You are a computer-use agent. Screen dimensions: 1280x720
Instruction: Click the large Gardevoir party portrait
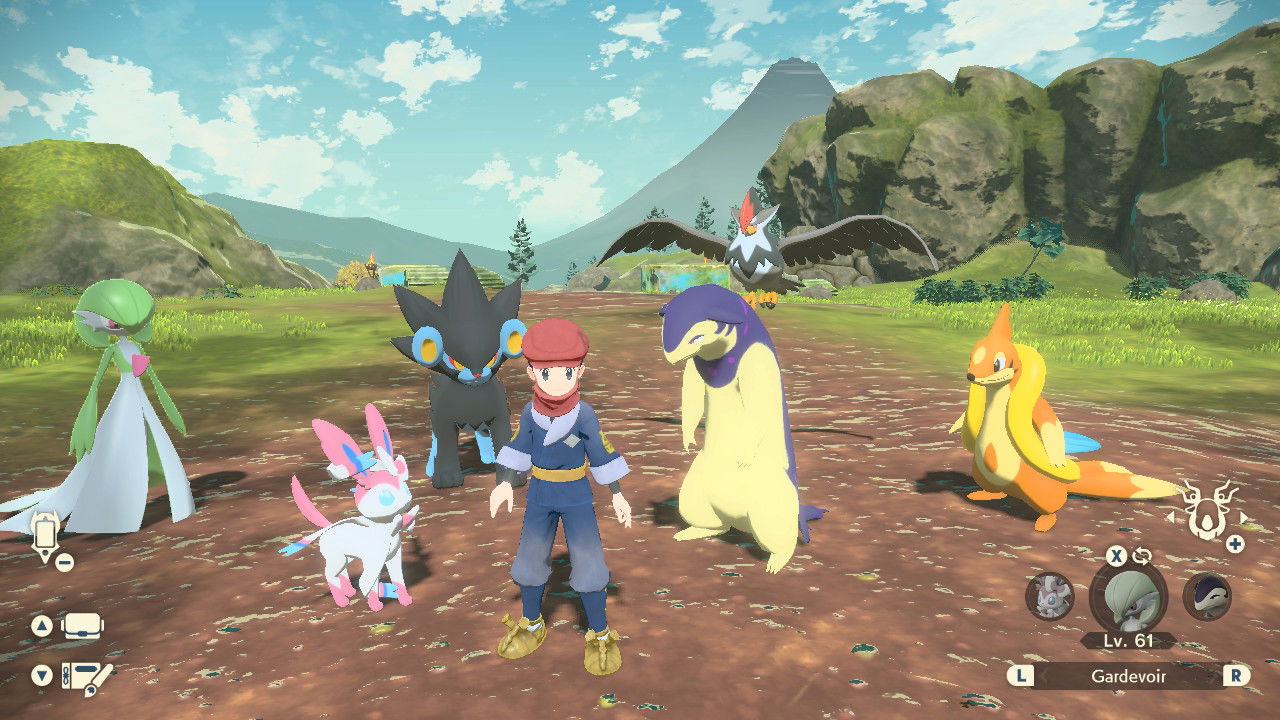[x=1130, y=600]
